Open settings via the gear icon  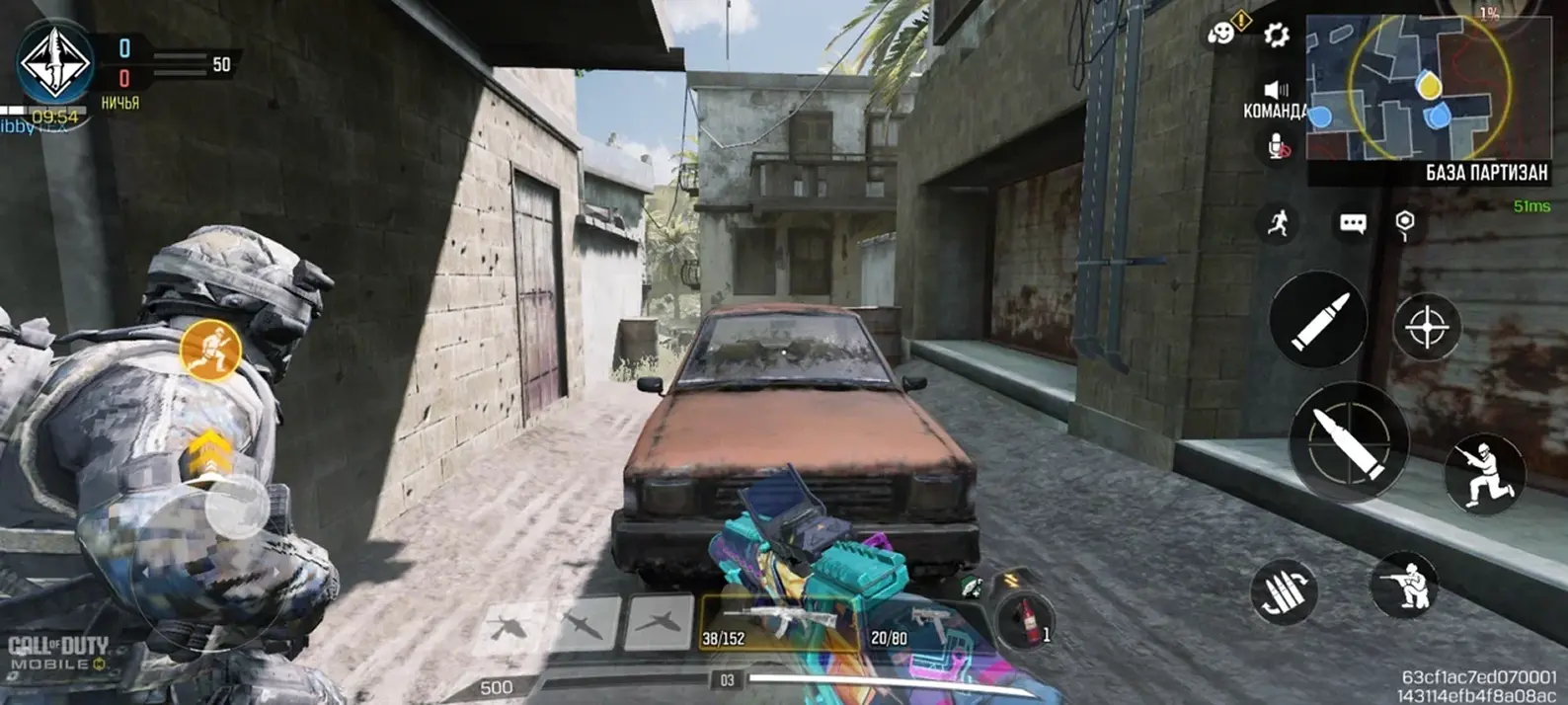click(x=1276, y=37)
